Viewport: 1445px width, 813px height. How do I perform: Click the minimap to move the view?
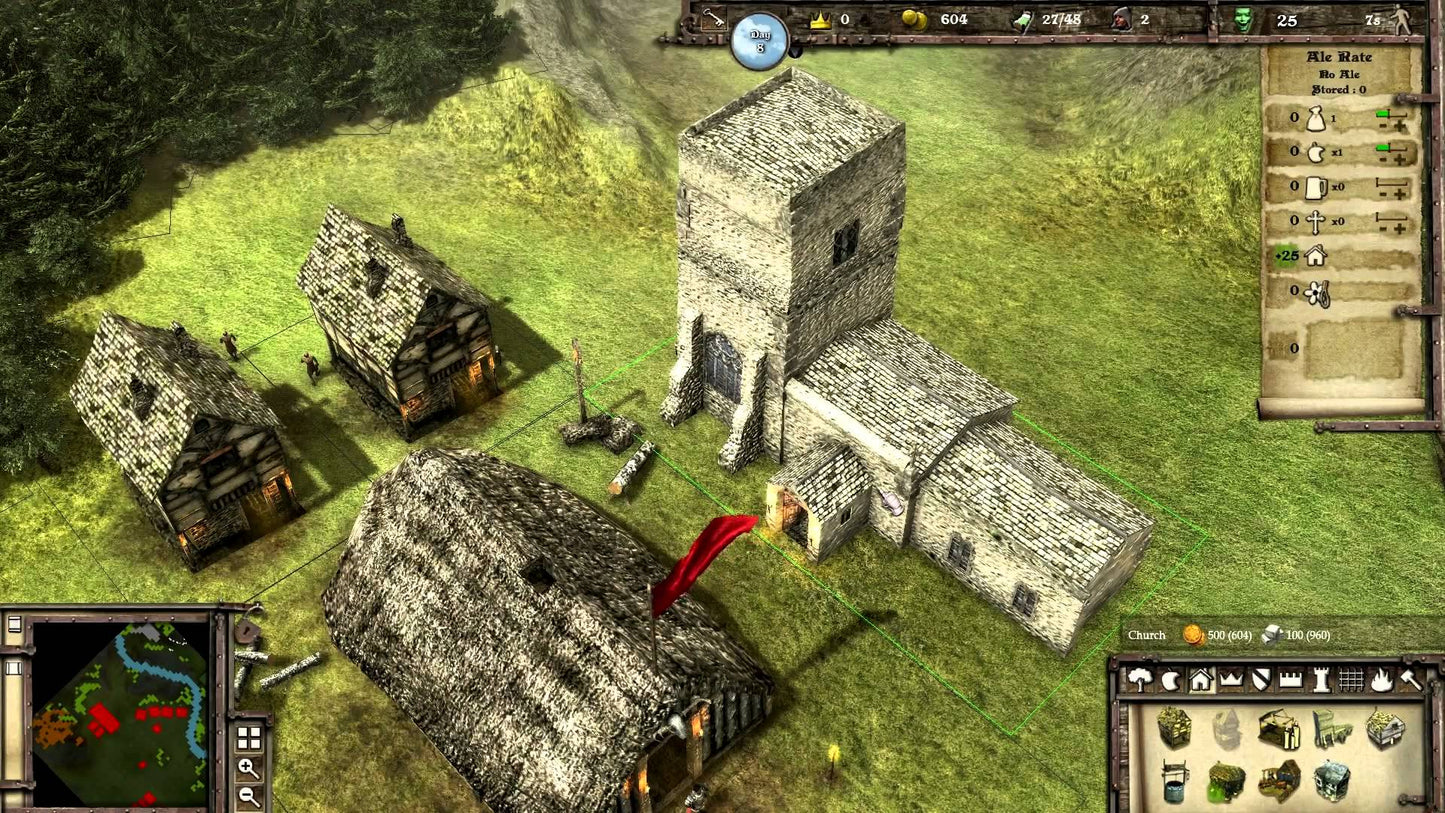120,710
